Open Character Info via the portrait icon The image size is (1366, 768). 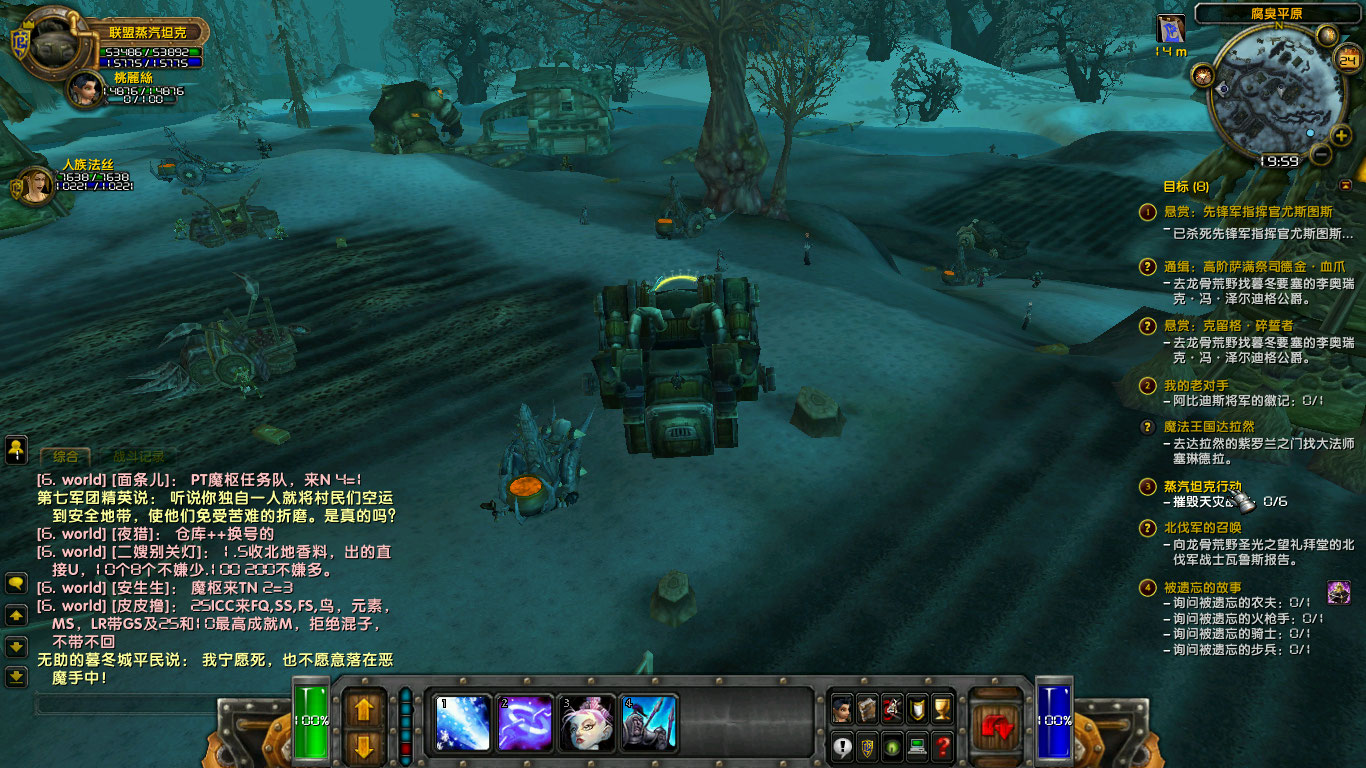pos(842,708)
